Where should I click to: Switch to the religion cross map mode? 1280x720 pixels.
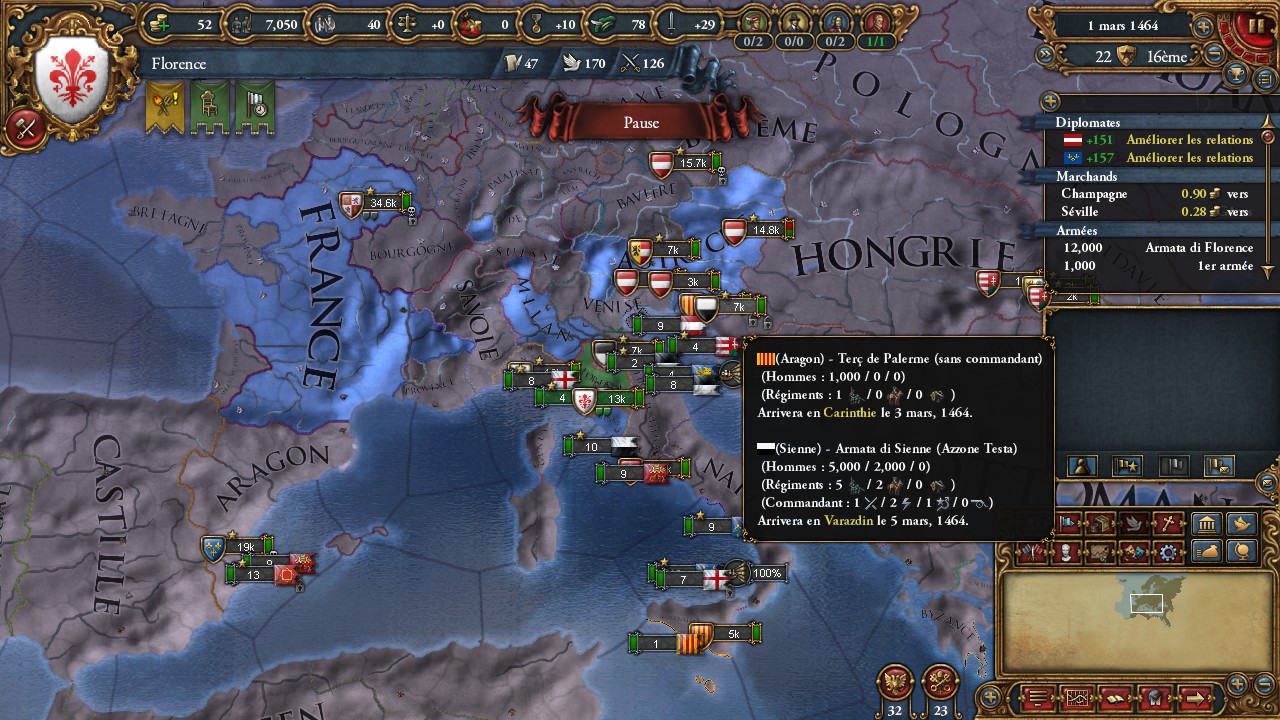click(x=1168, y=523)
